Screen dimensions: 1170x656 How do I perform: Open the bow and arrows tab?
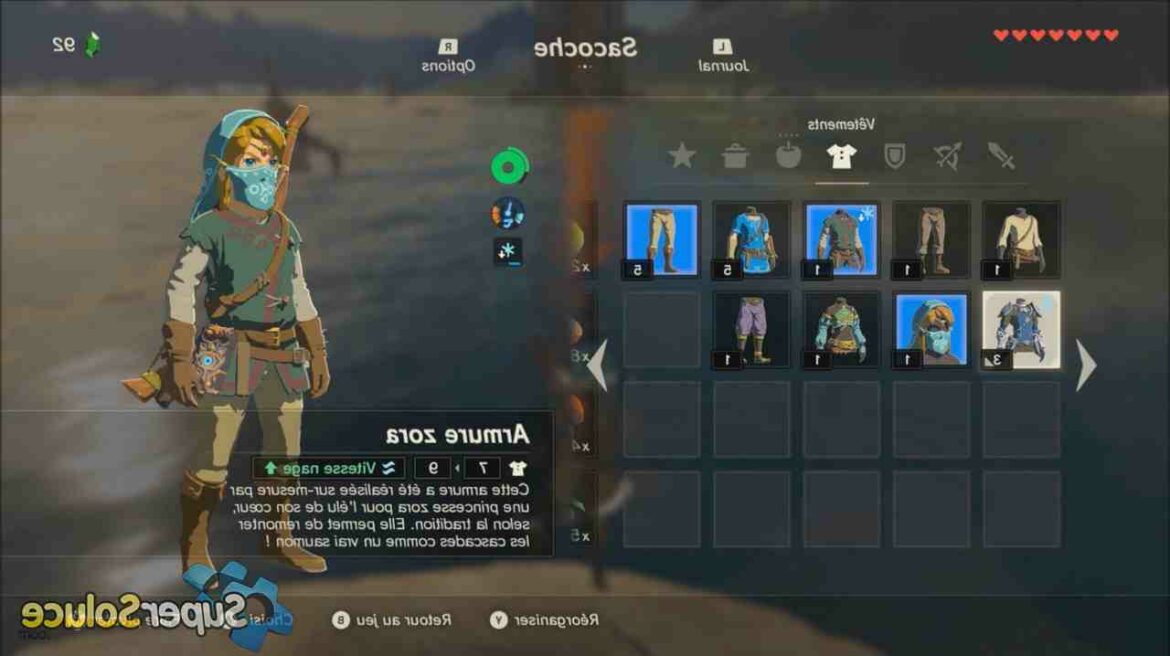click(946, 156)
